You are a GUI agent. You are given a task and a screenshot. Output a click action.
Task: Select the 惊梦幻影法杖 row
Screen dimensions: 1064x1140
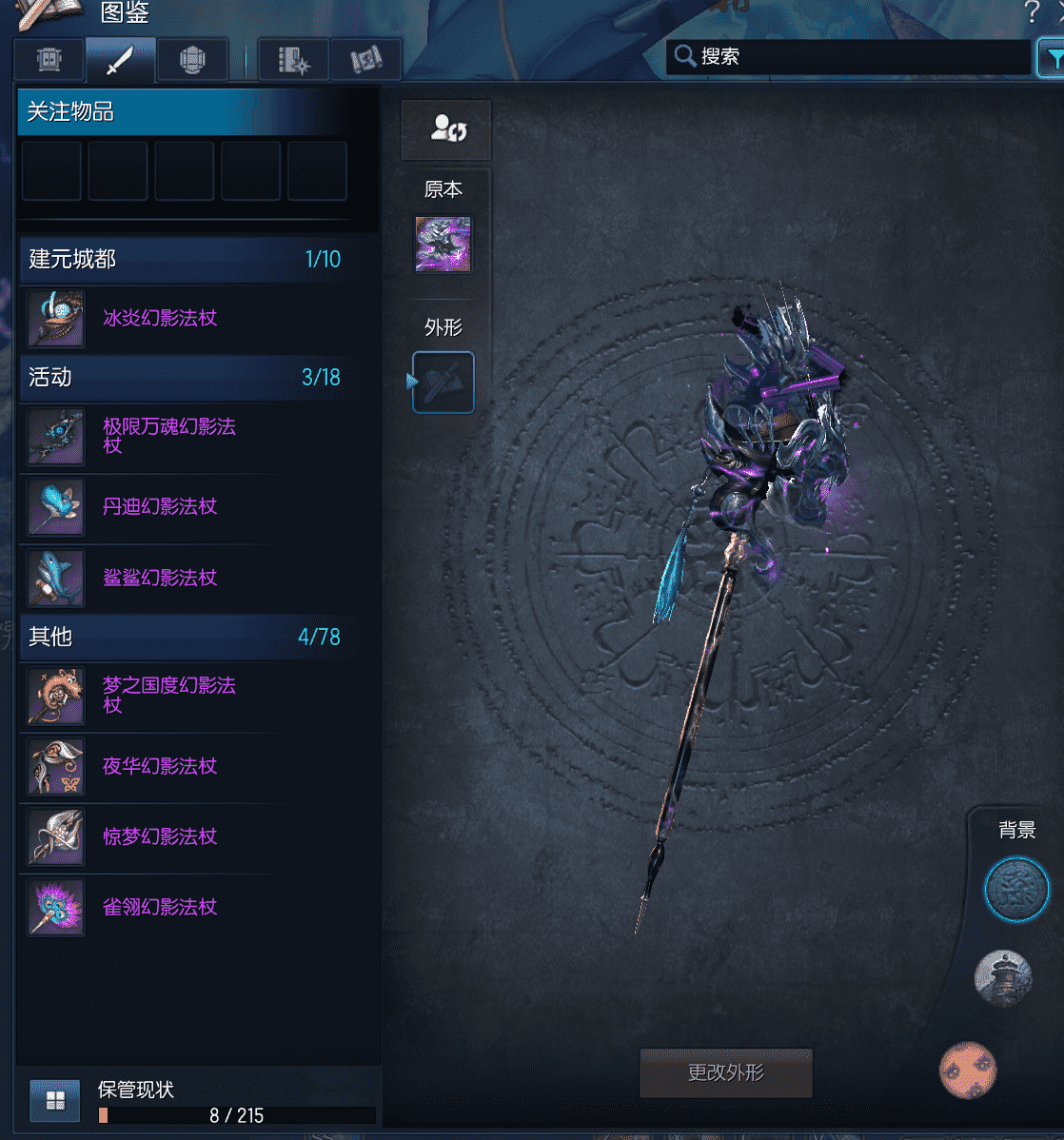pos(160,836)
